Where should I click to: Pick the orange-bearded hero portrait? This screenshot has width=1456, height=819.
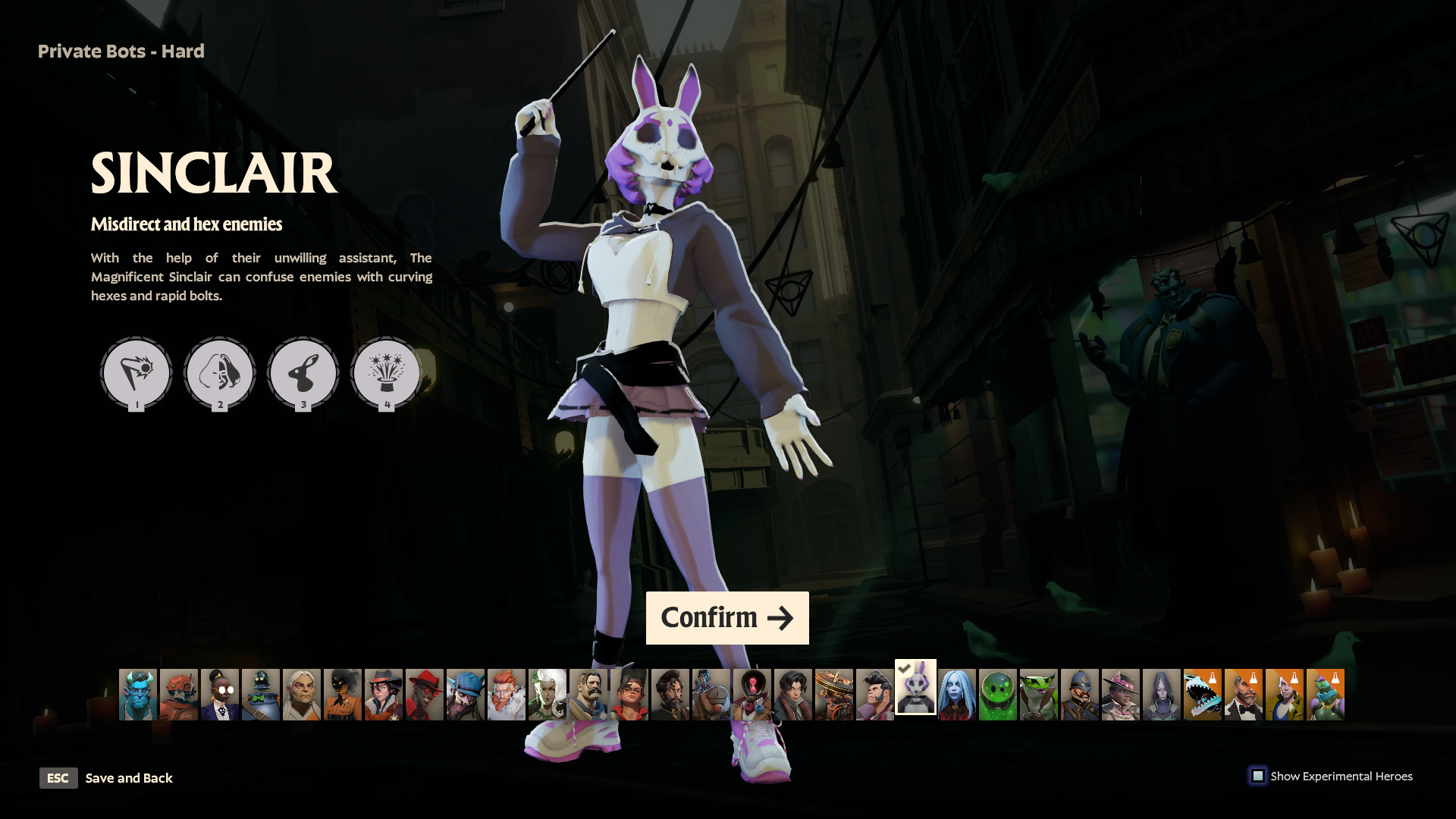click(x=507, y=695)
